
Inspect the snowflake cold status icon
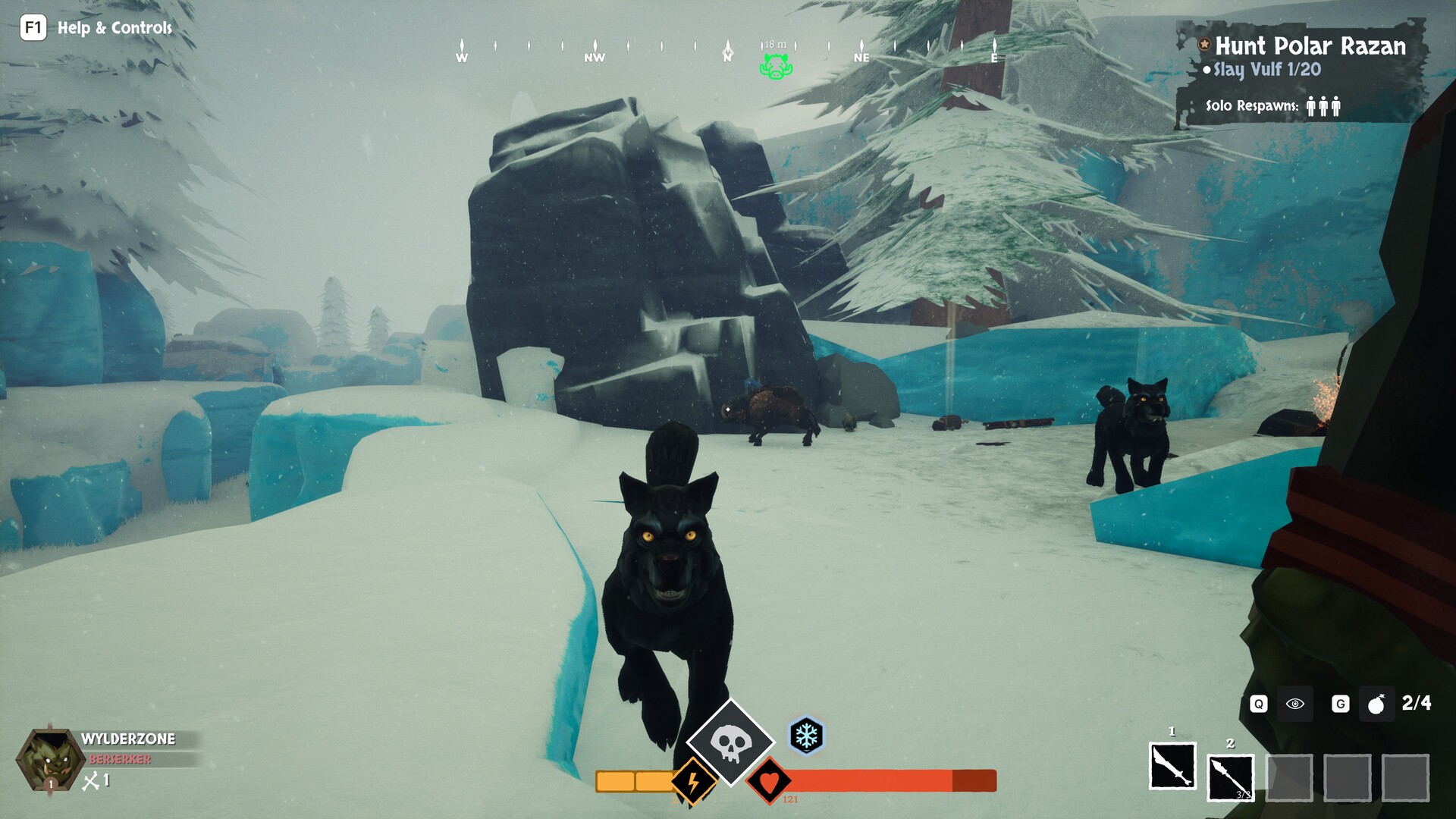pyautogui.click(x=805, y=735)
